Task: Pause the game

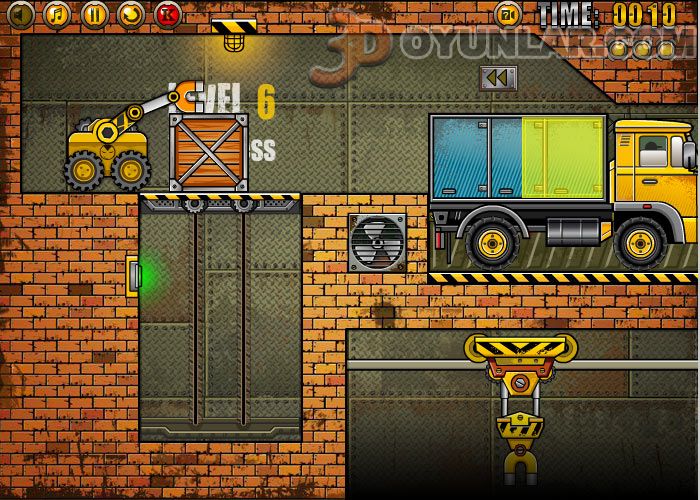Action: click(94, 14)
